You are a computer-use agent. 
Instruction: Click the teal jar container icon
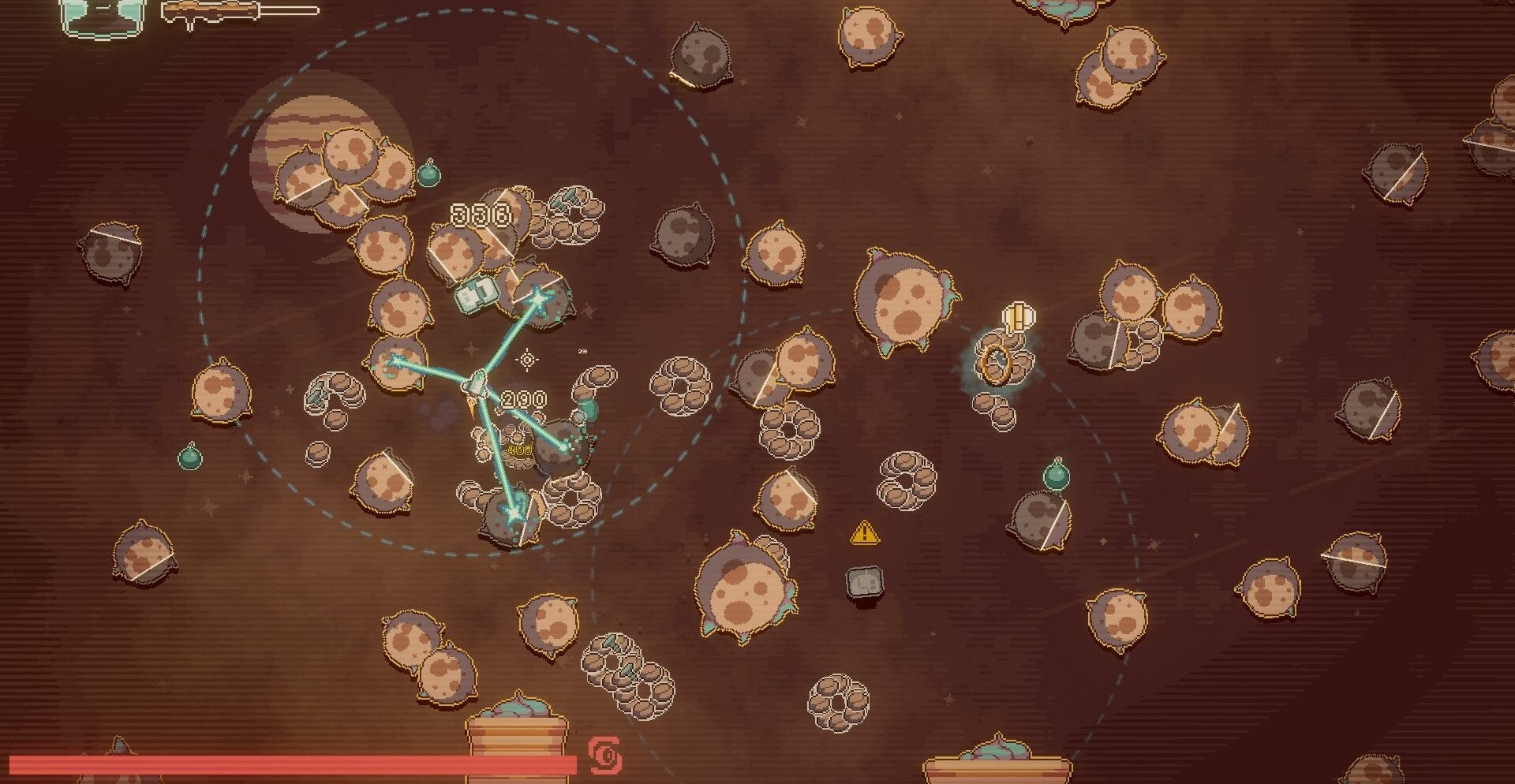(x=102, y=16)
